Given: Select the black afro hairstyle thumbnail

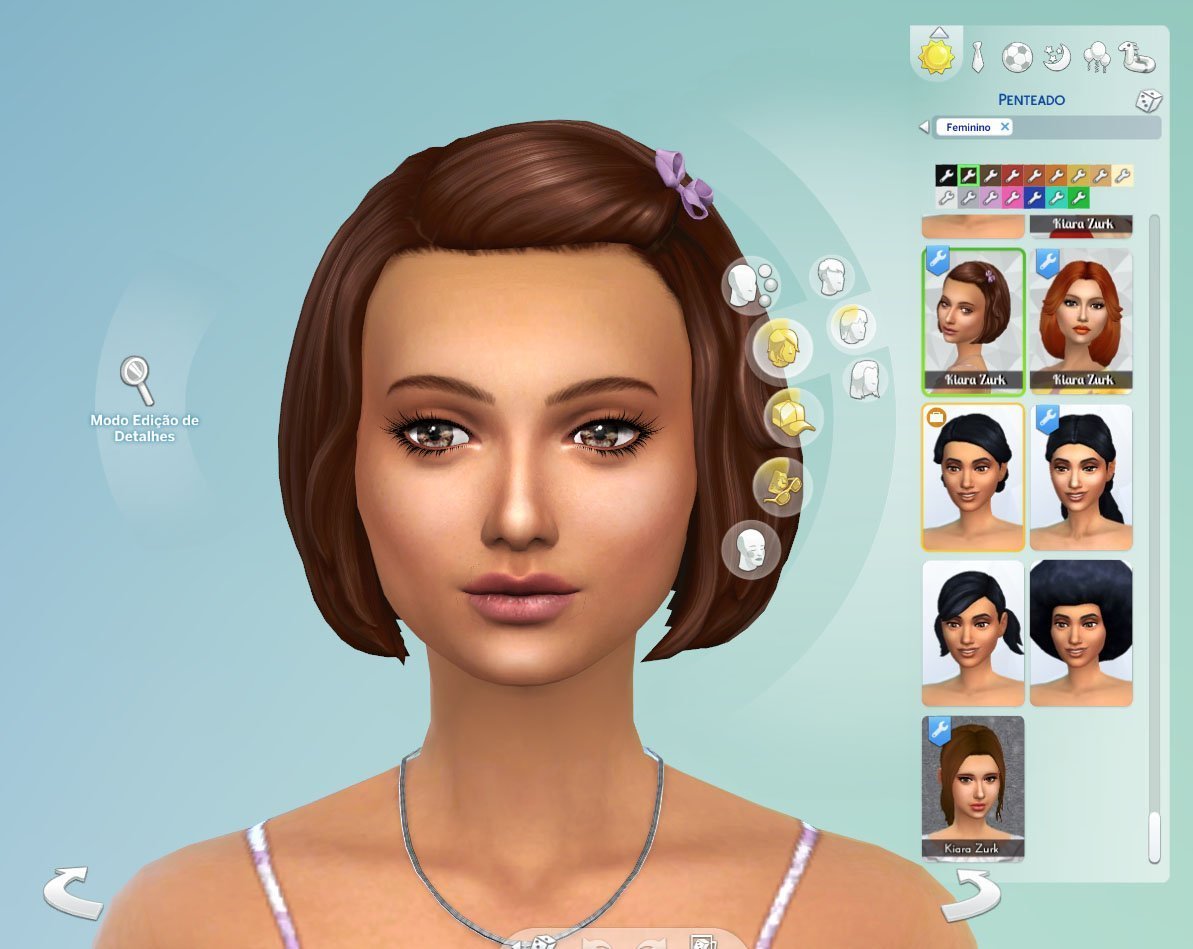Looking at the screenshot, I should click(x=1081, y=634).
